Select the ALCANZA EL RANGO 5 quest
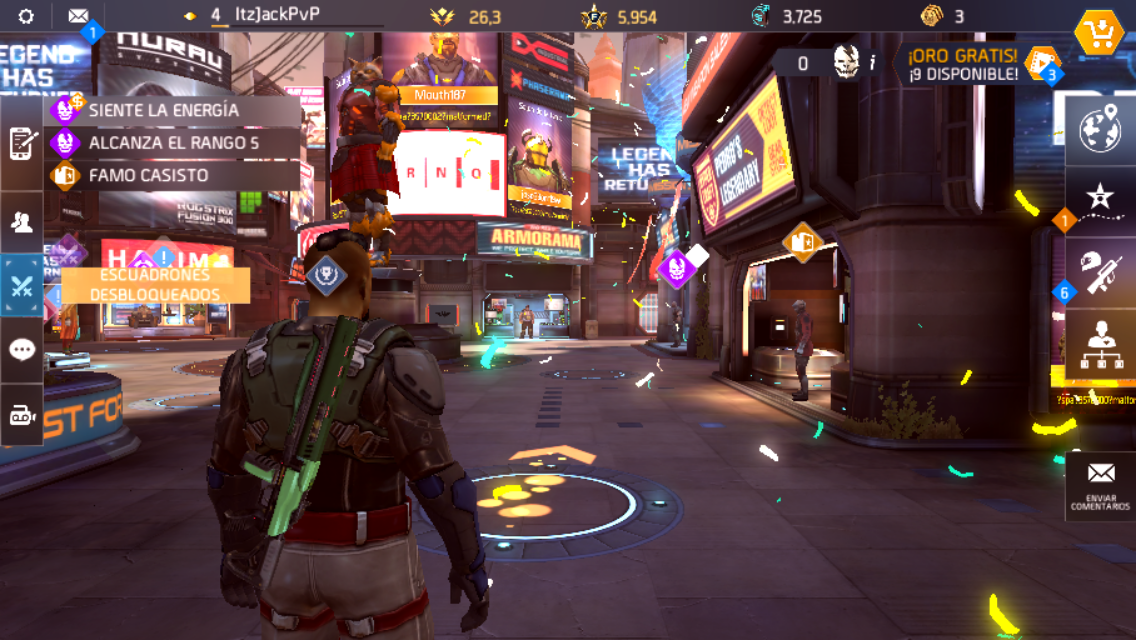 175,143
